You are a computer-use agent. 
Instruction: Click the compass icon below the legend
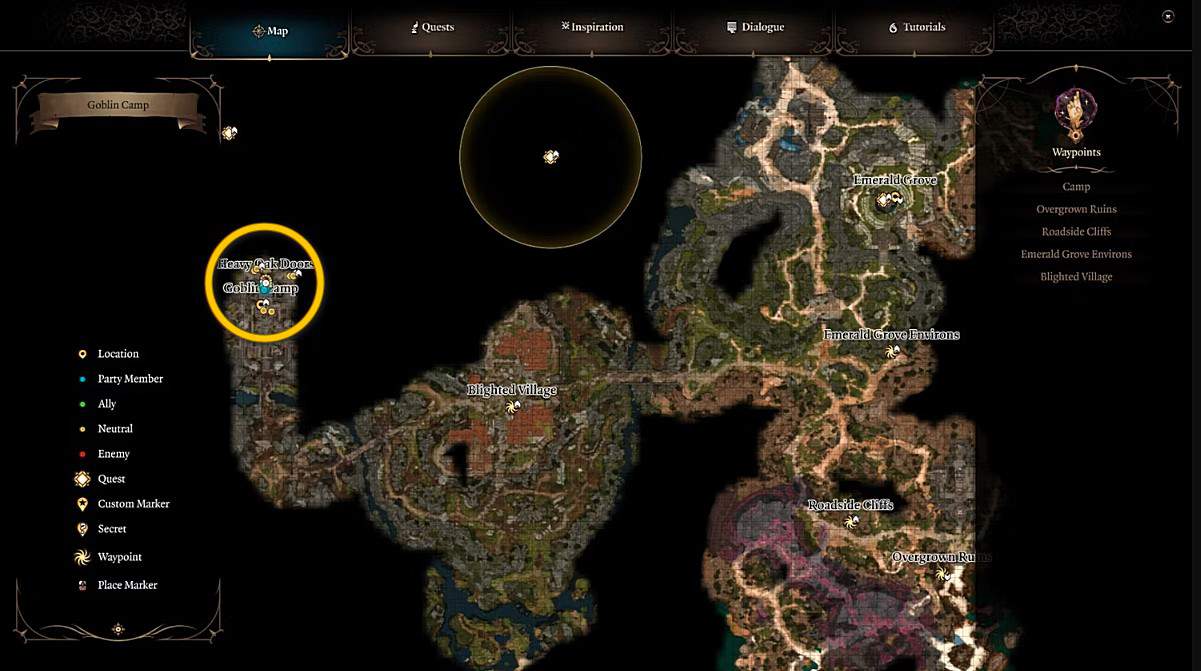pyautogui.click(x=118, y=629)
